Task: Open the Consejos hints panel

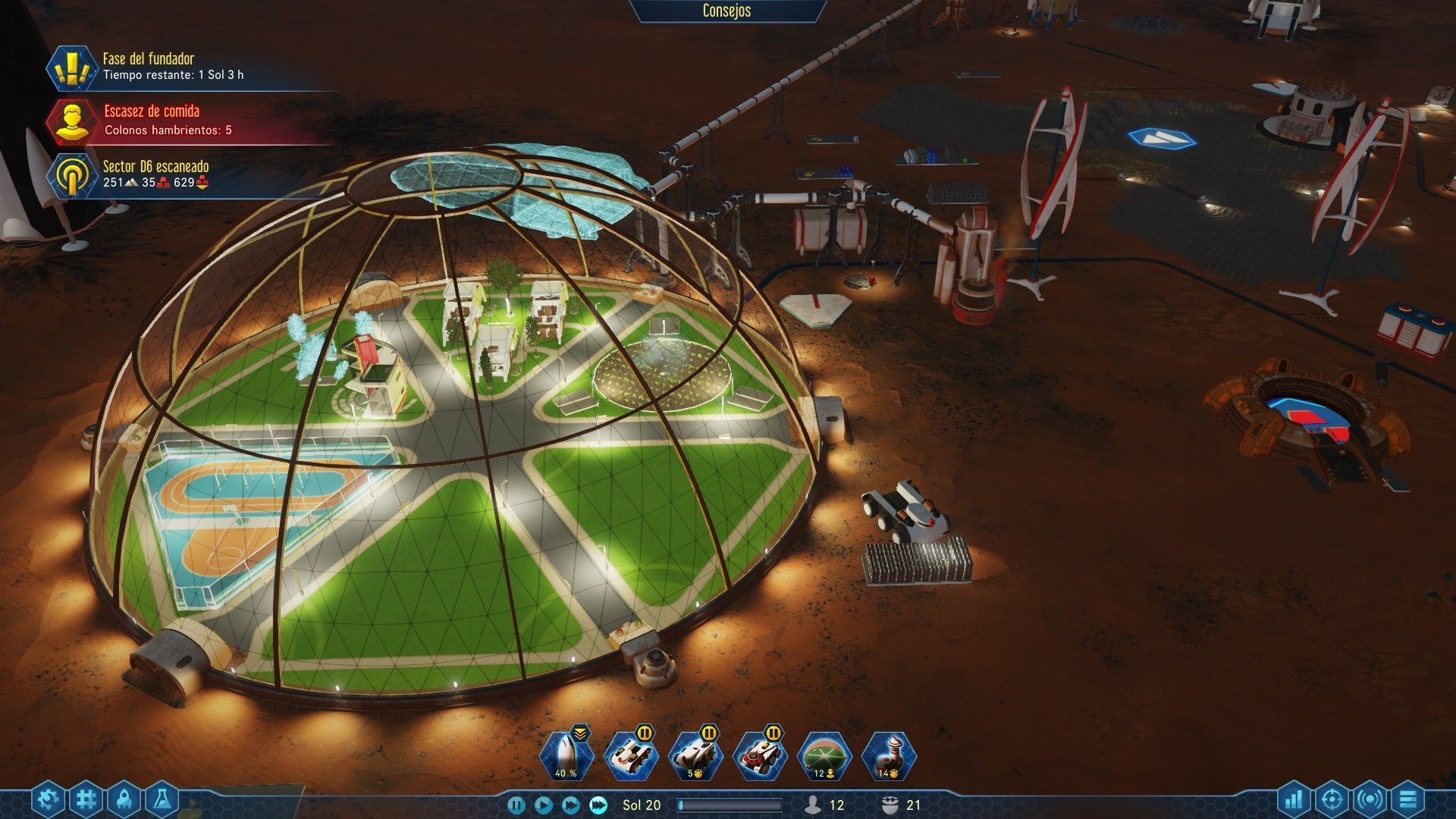Action: (x=726, y=11)
